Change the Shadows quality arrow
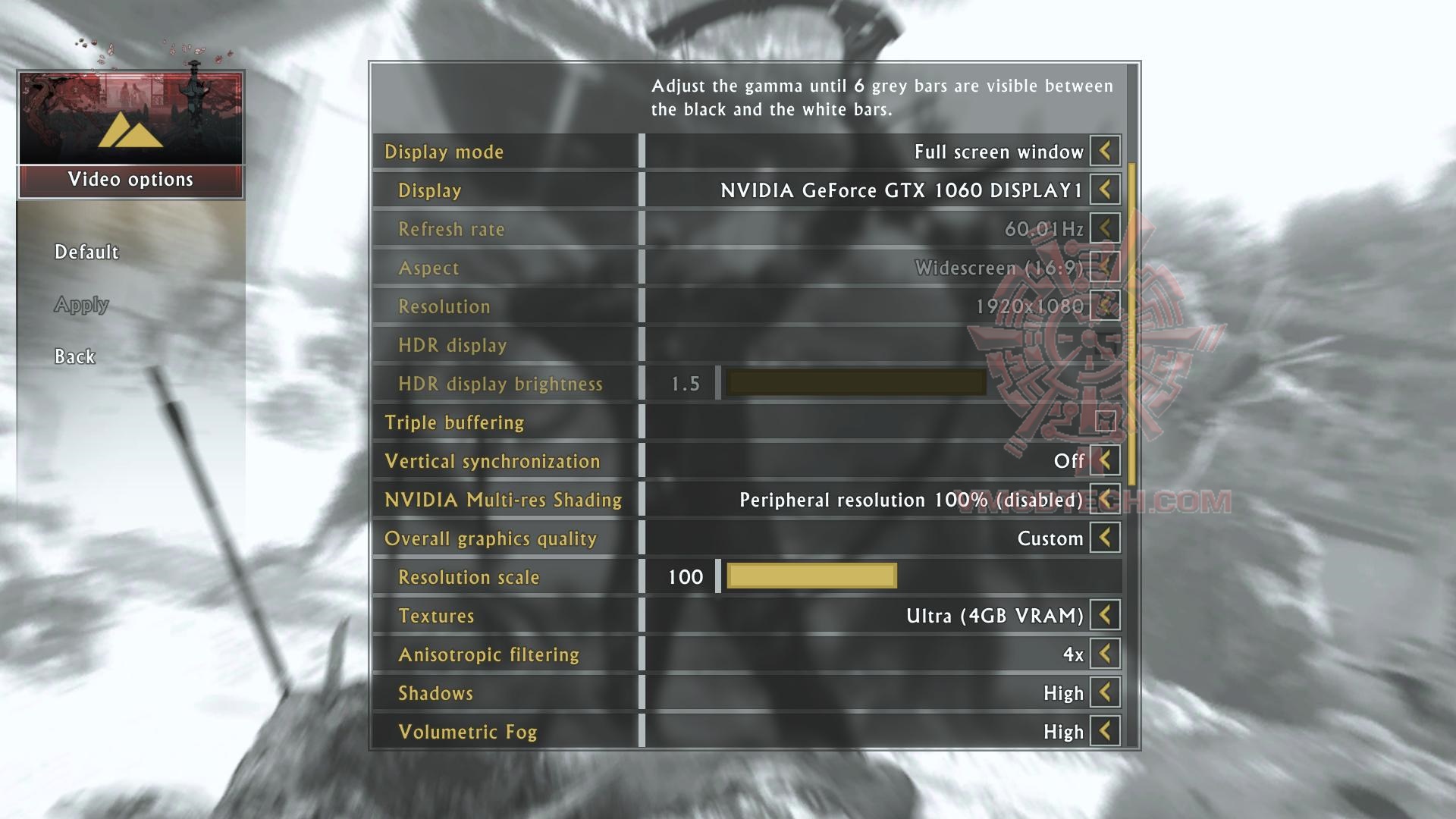The width and height of the screenshot is (1456, 819). (x=1105, y=692)
